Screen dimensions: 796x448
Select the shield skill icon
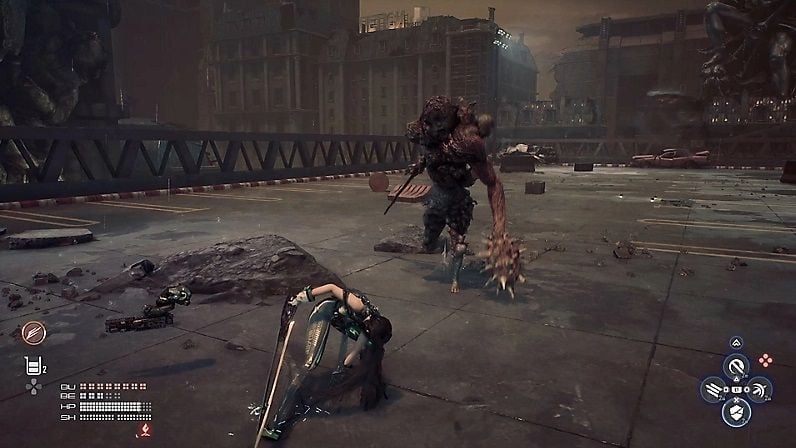click(x=737, y=411)
